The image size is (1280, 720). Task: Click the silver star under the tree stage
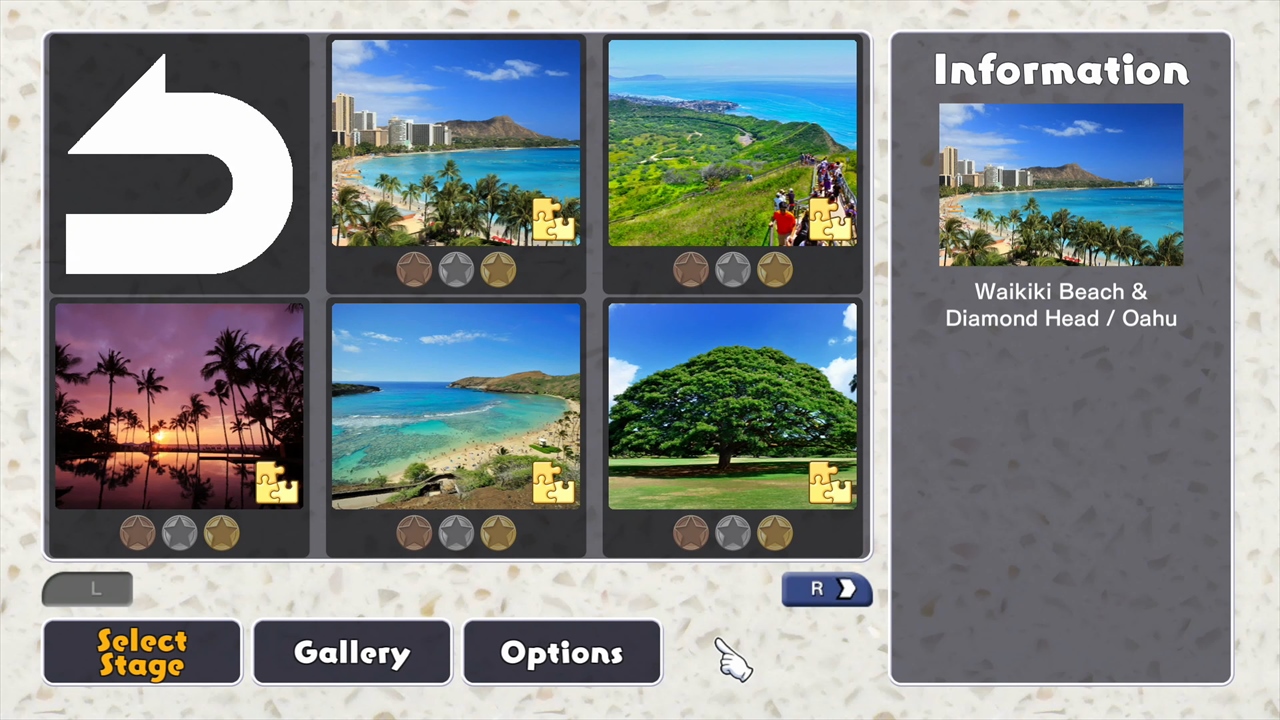tap(732, 532)
